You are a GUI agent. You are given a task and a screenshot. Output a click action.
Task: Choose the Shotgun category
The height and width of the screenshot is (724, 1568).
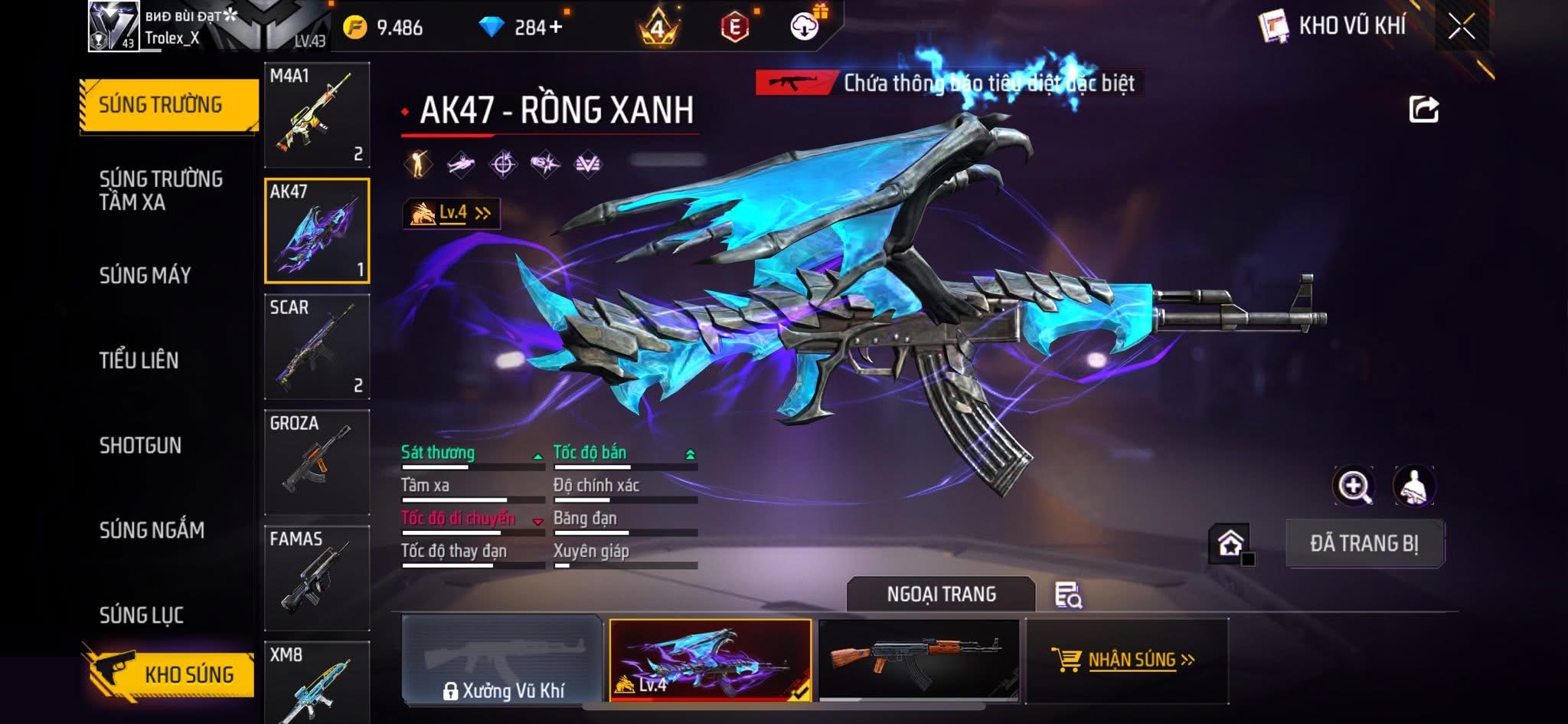(140, 445)
